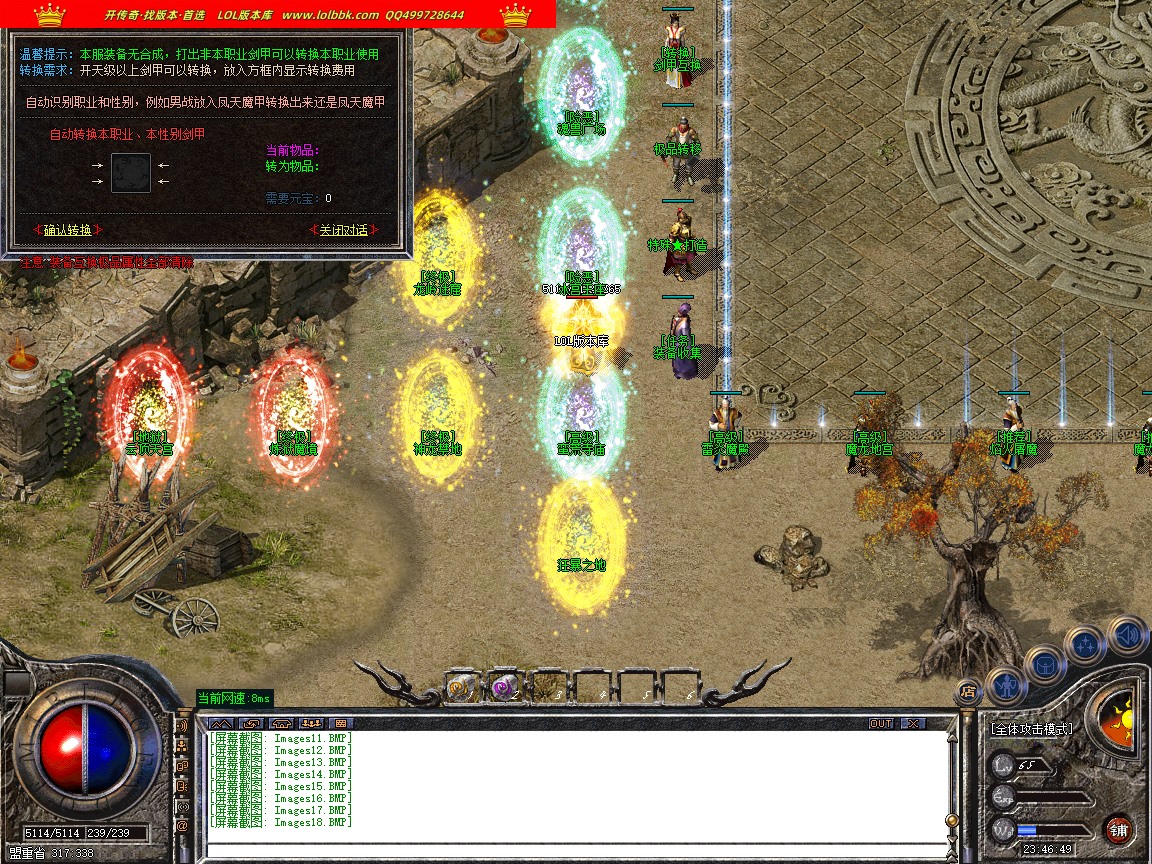Close the dialog via 关闭对话
The height and width of the screenshot is (864, 1152).
pyautogui.click(x=344, y=230)
